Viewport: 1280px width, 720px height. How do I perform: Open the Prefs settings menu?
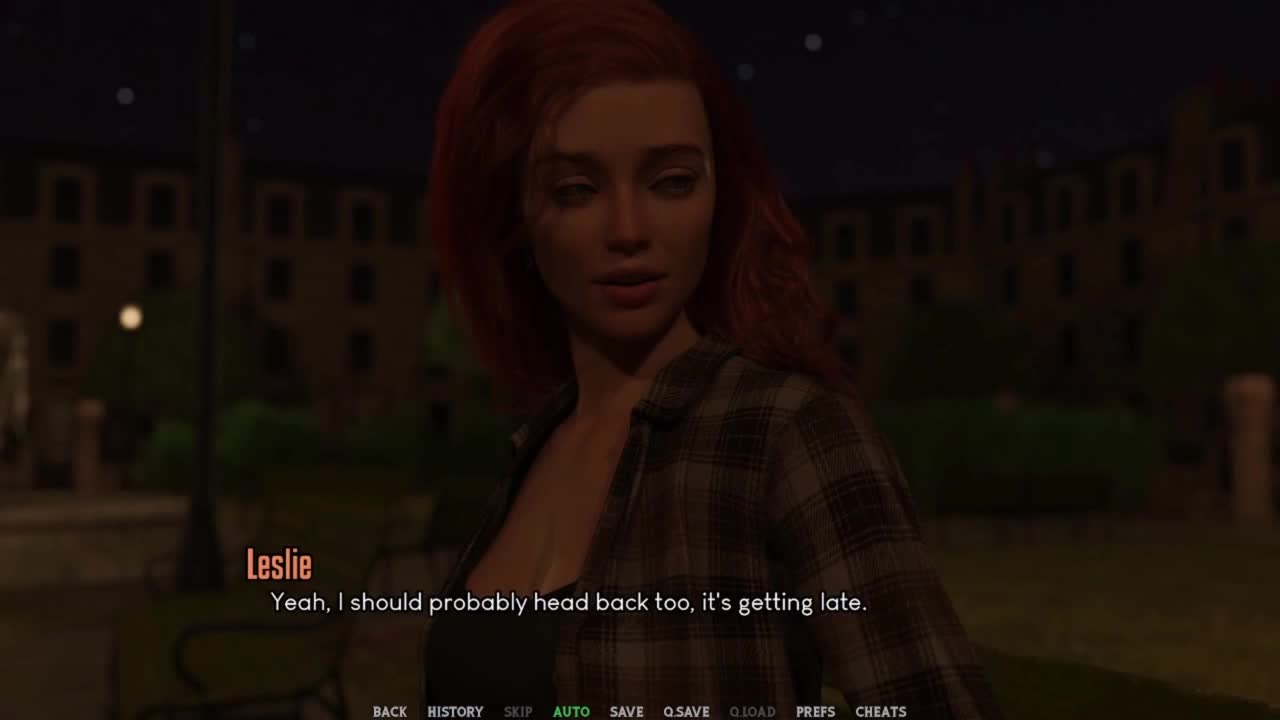(x=815, y=711)
